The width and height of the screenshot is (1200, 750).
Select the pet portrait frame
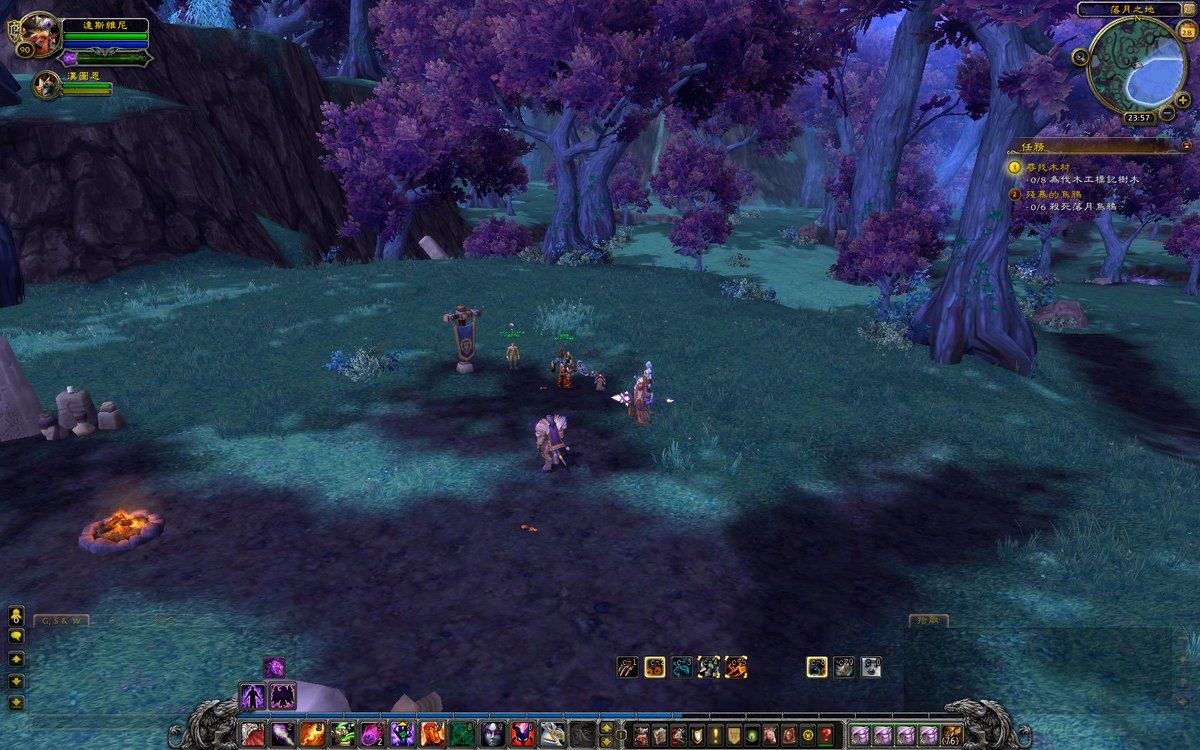click(x=45, y=86)
